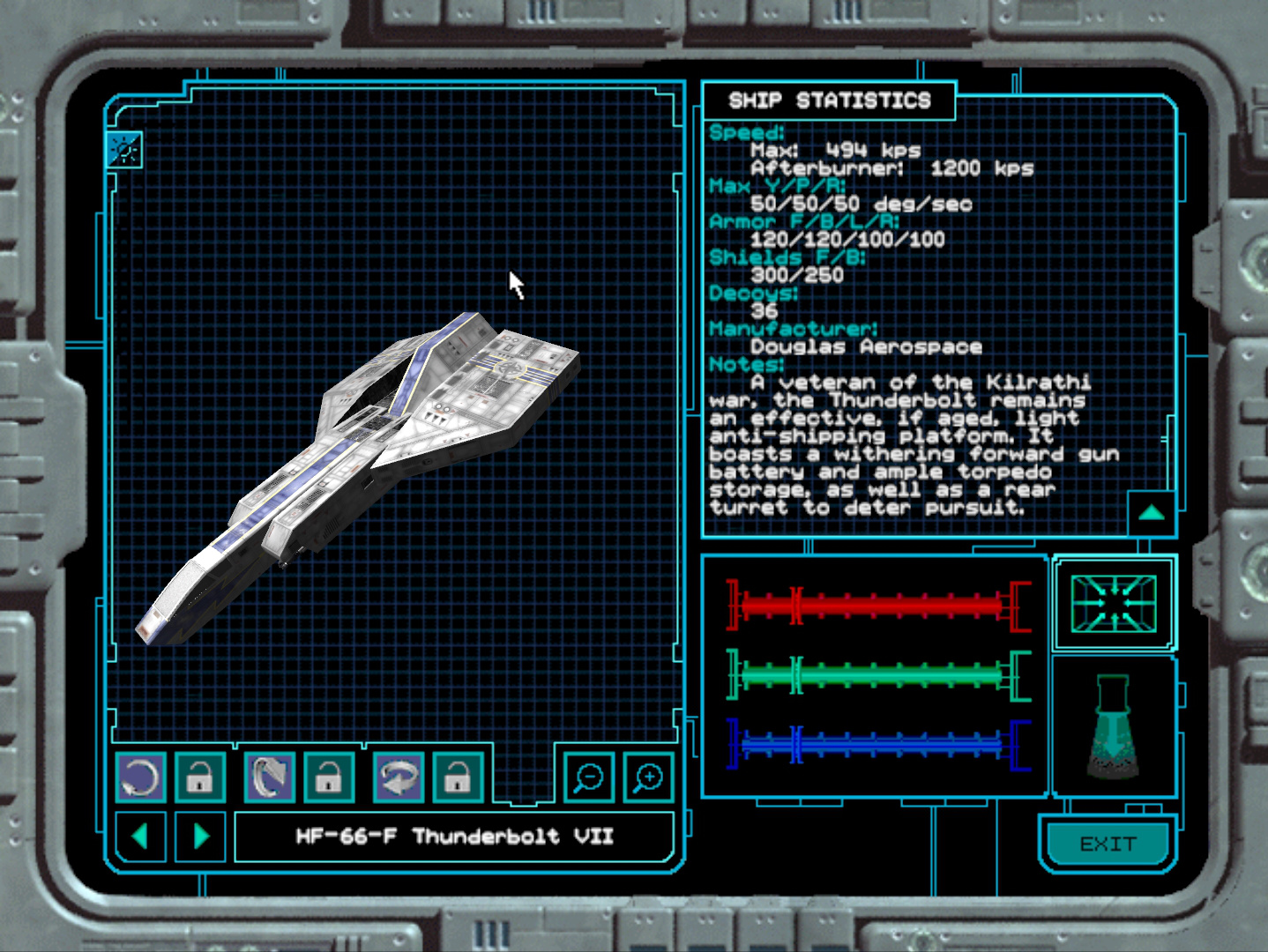
Task: Click the circular-arrow roll rotation button
Action: pos(140,777)
